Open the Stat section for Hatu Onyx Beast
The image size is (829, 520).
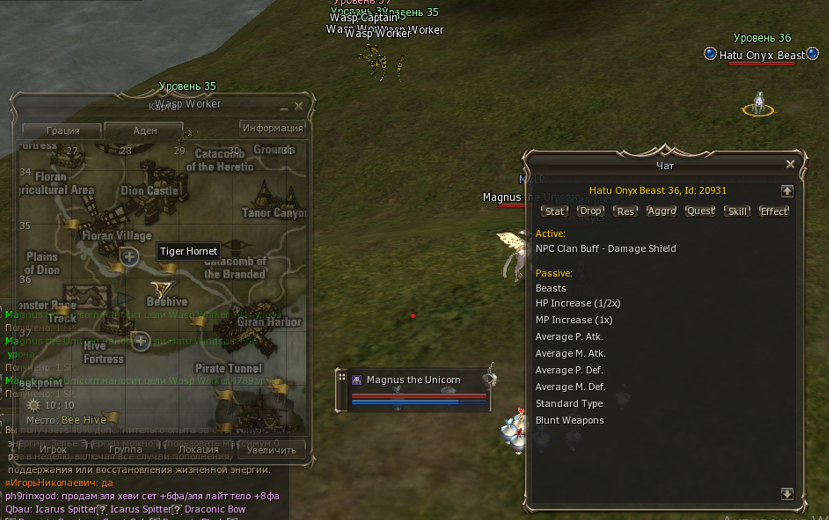click(x=554, y=211)
